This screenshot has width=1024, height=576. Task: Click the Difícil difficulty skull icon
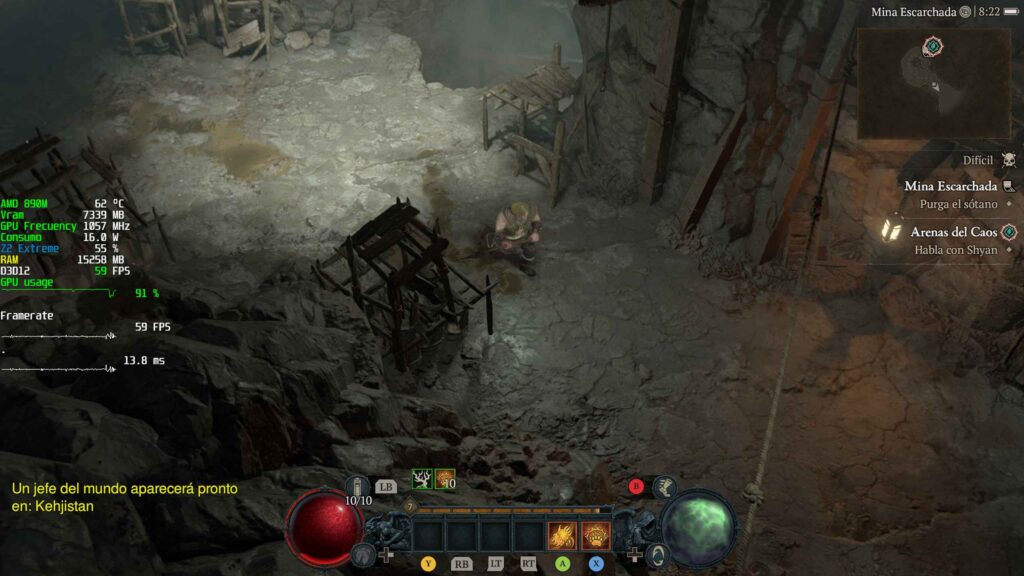[1008, 160]
